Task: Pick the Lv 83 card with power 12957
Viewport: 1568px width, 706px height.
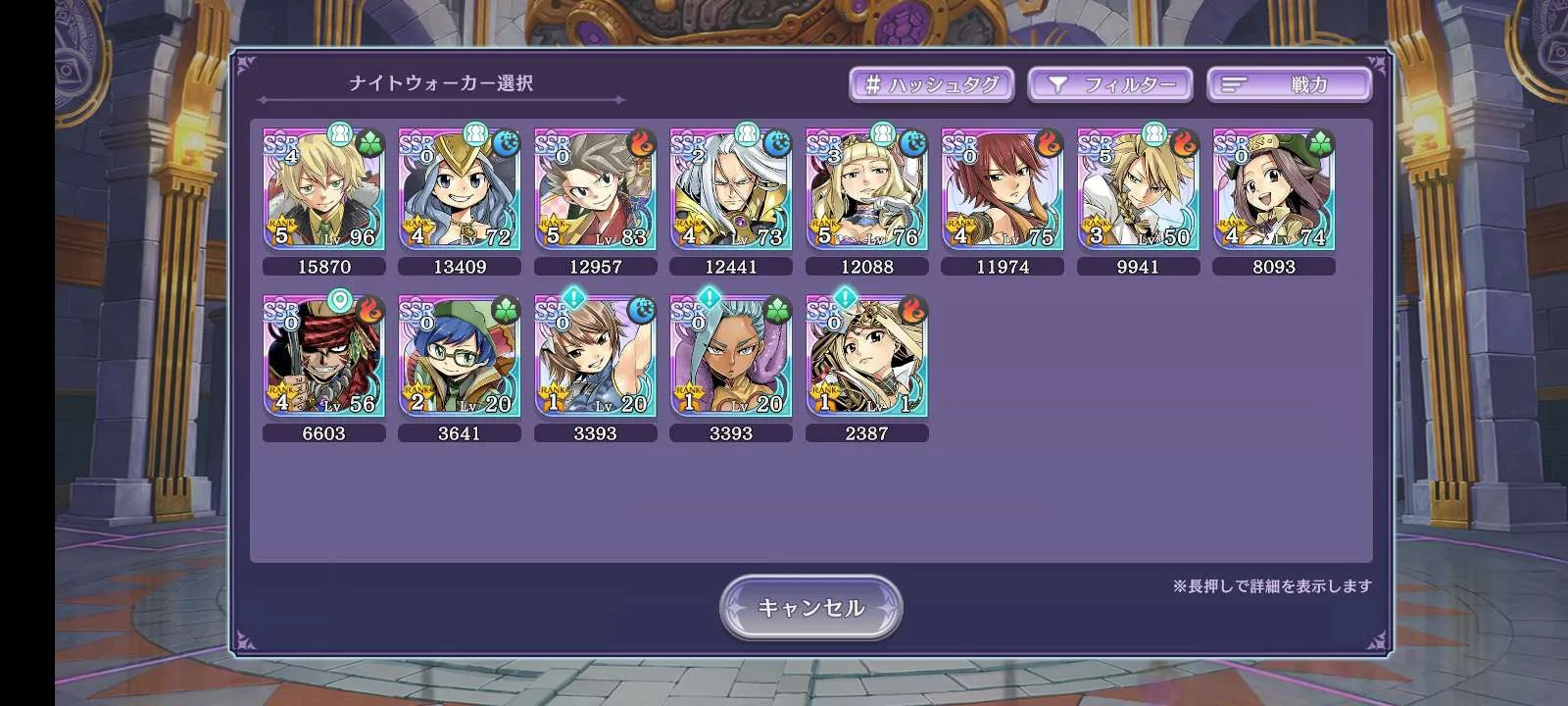Action: point(595,190)
